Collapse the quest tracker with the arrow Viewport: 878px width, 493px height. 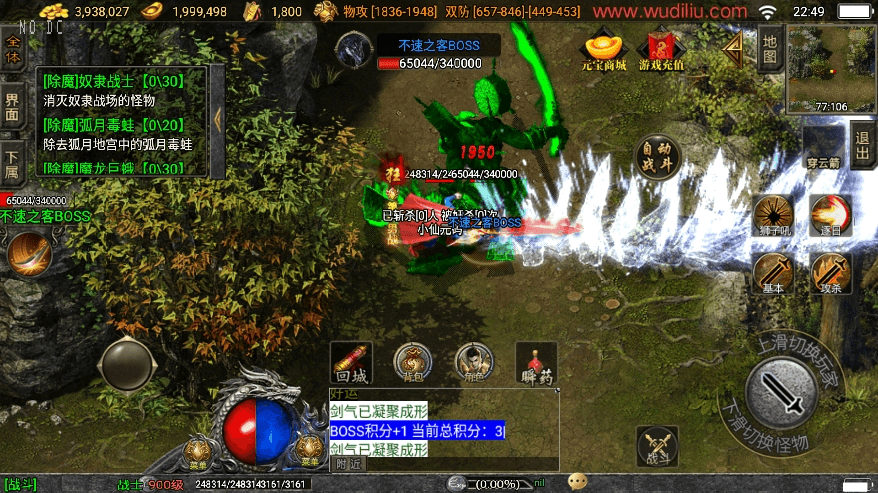pyautogui.click(x=218, y=118)
